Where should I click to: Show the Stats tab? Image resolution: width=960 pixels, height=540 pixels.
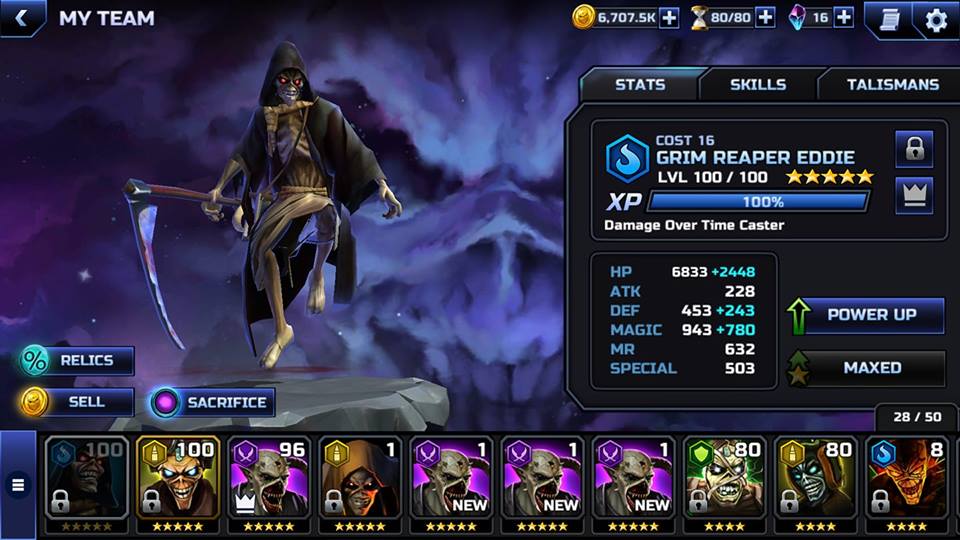[640, 85]
